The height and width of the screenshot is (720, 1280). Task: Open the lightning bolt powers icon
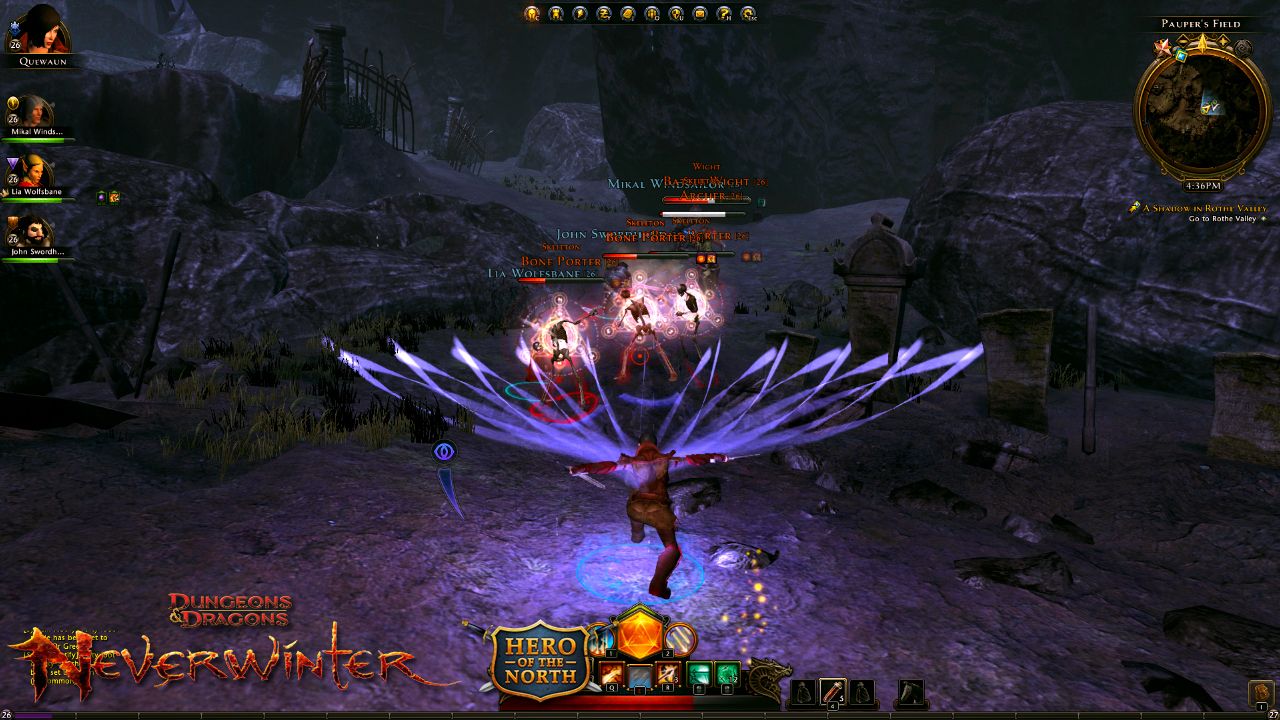tap(580, 13)
